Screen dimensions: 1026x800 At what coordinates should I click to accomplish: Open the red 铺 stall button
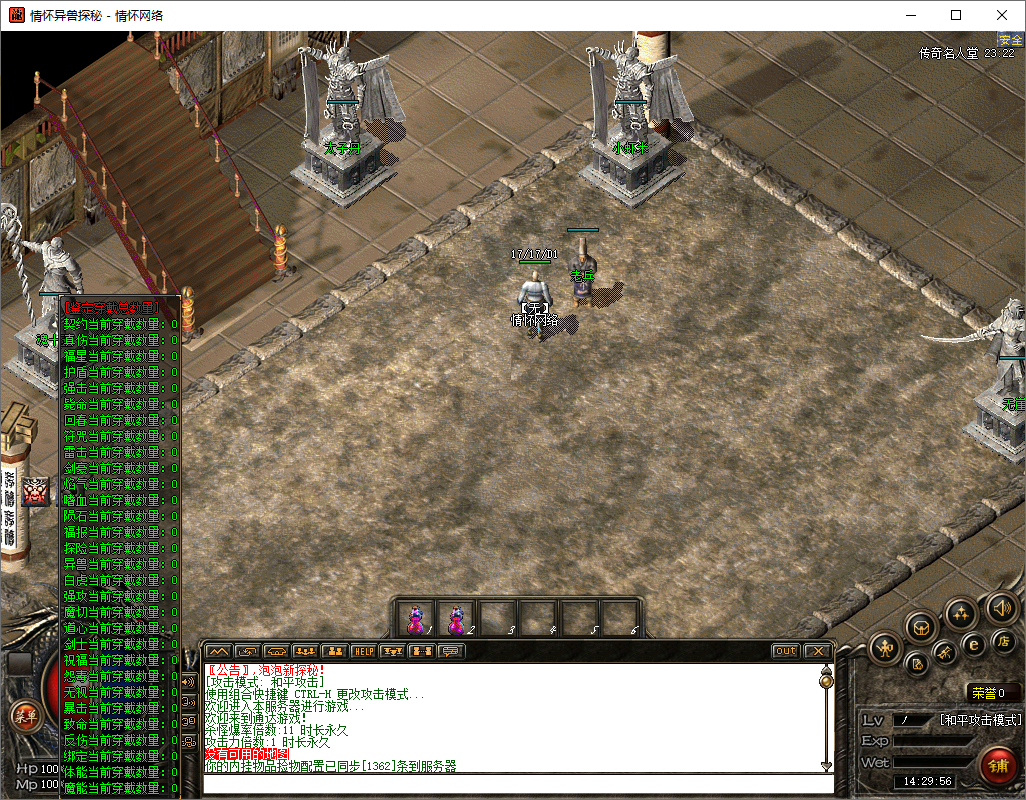point(997,766)
